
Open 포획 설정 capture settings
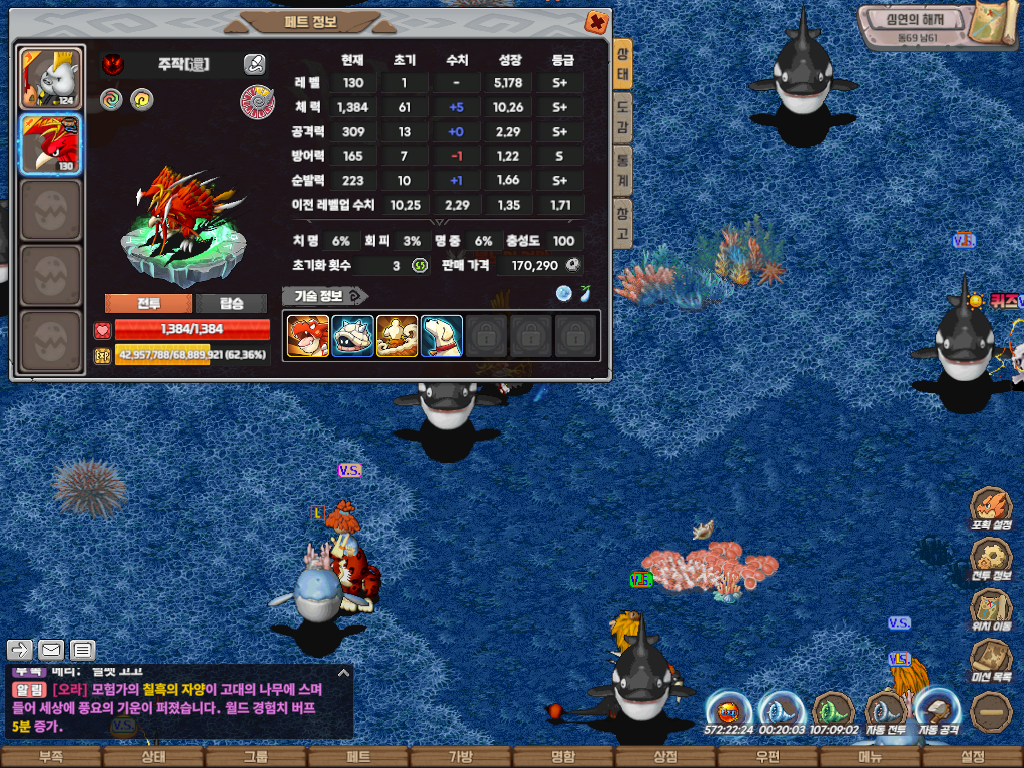(x=991, y=509)
